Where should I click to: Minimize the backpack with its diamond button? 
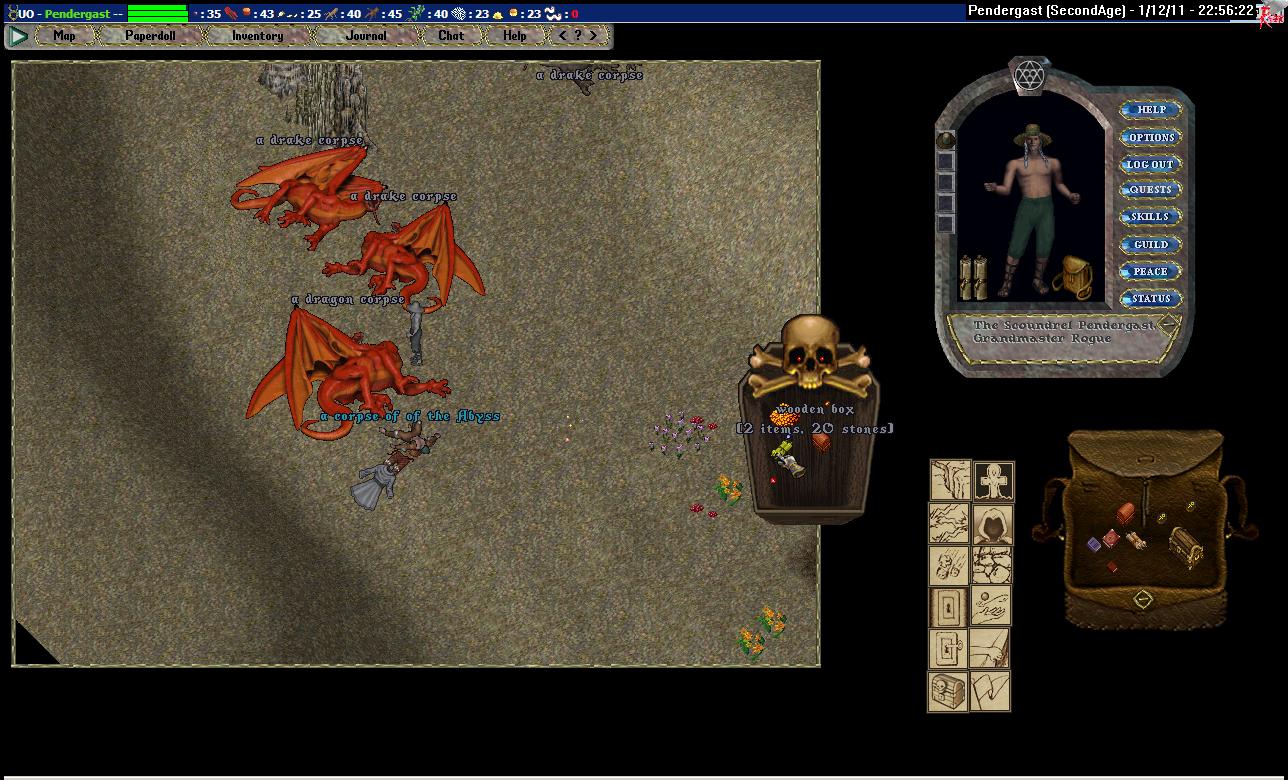click(1143, 599)
